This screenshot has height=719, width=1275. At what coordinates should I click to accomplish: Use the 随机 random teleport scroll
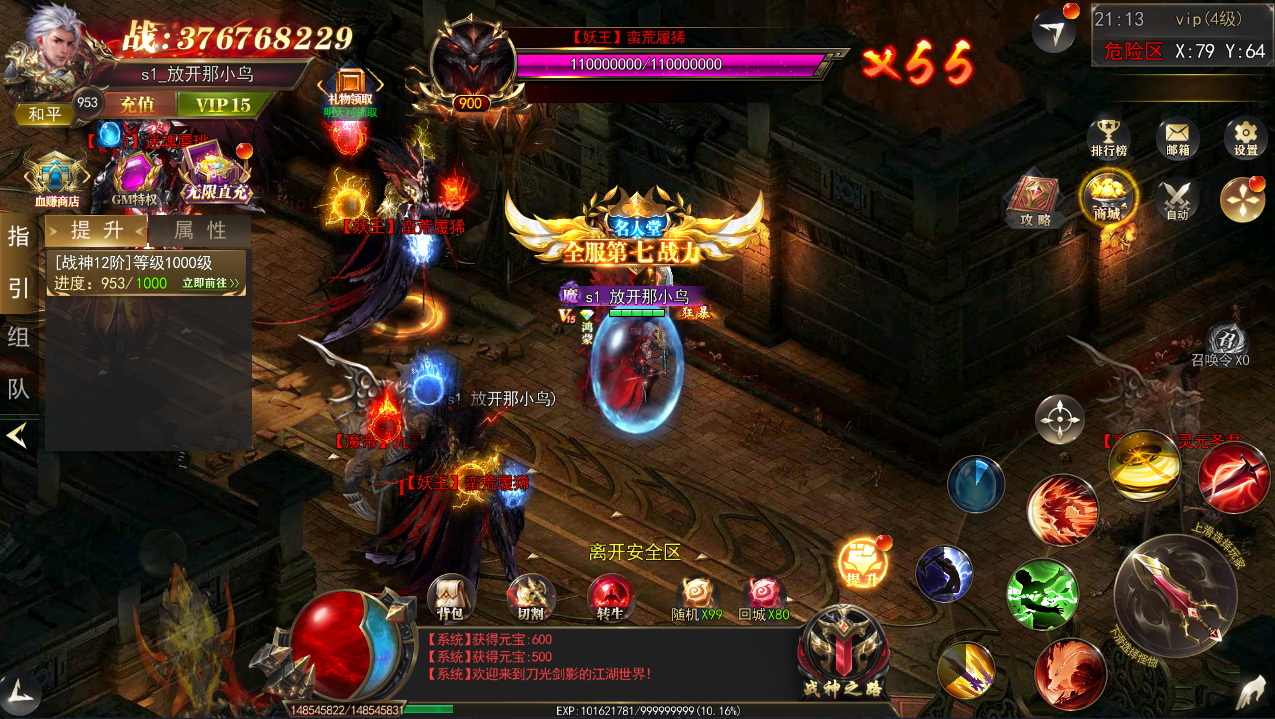pos(695,596)
